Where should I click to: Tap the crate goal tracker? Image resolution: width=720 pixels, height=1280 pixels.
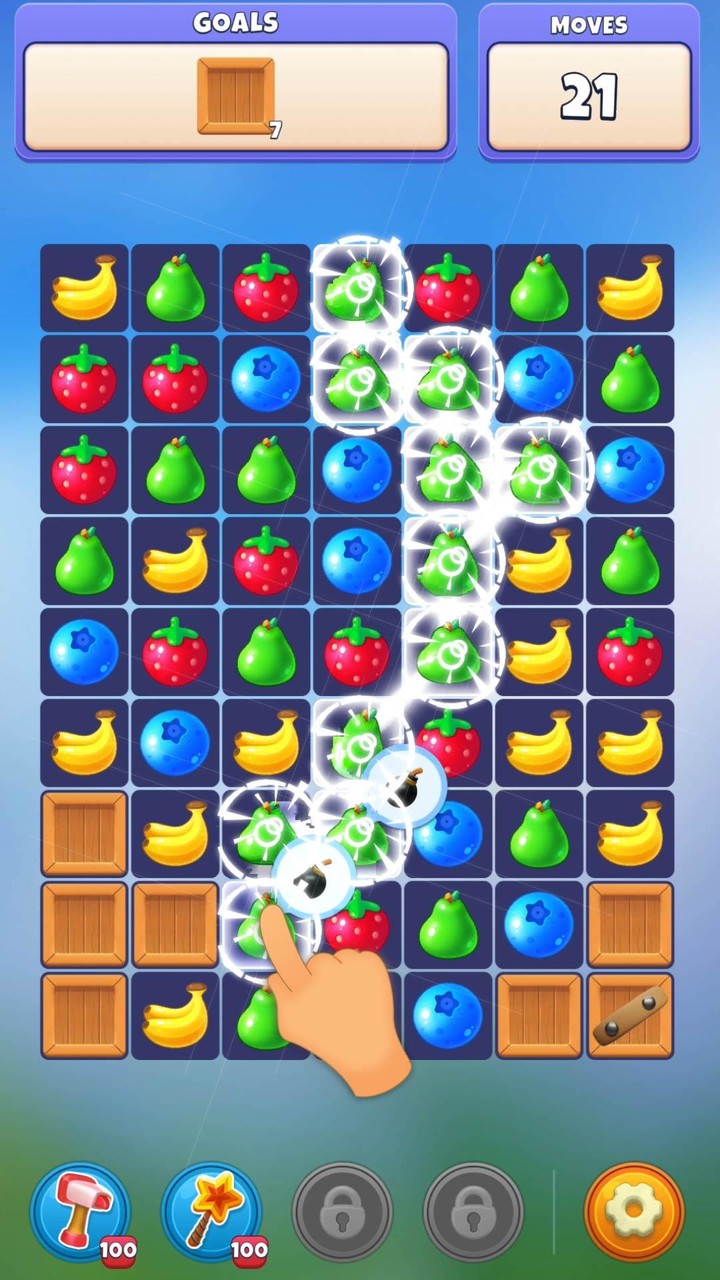coord(236,97)
